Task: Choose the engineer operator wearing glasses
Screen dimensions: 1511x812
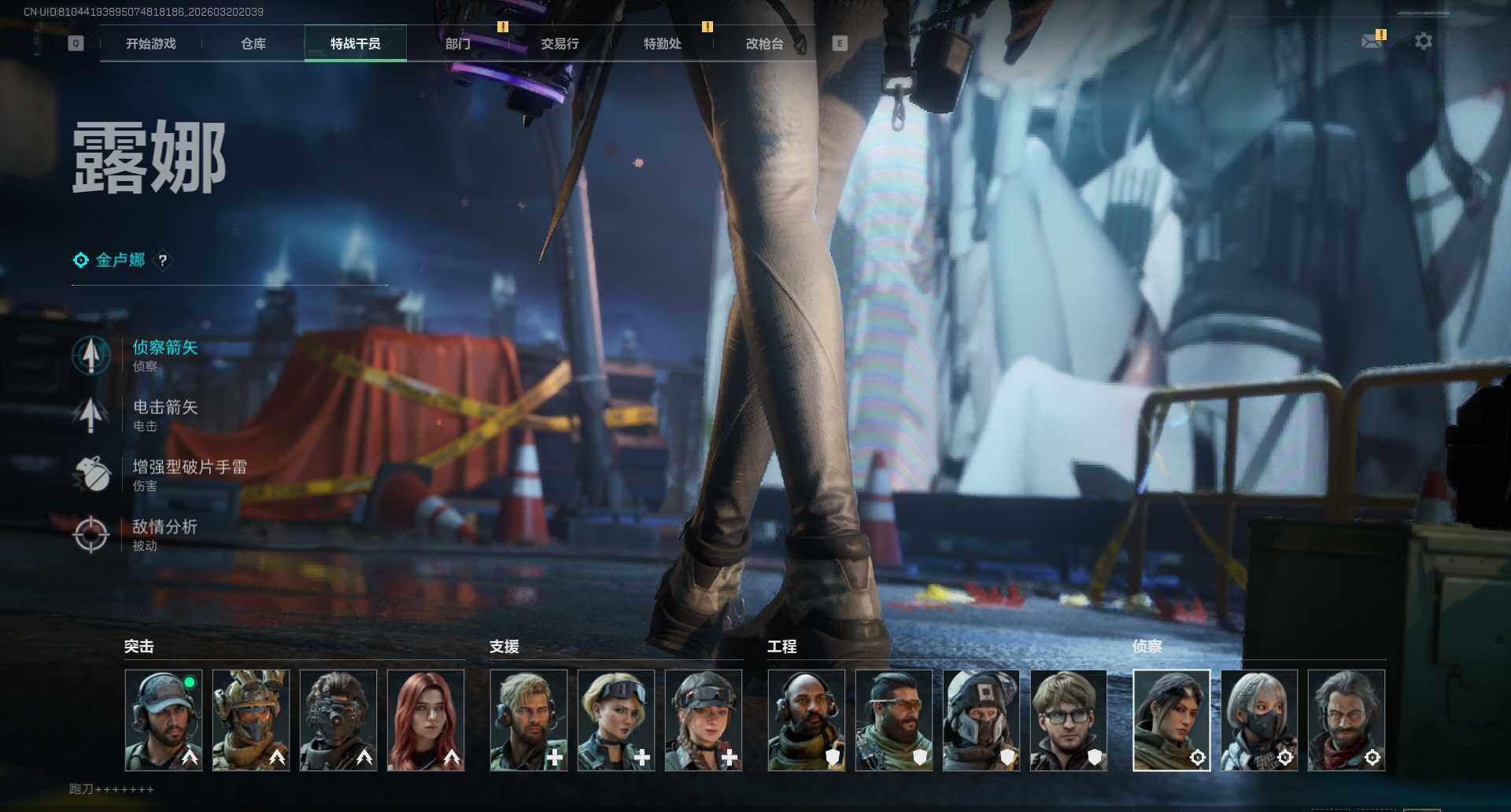Action: (x=1069, y=720)
